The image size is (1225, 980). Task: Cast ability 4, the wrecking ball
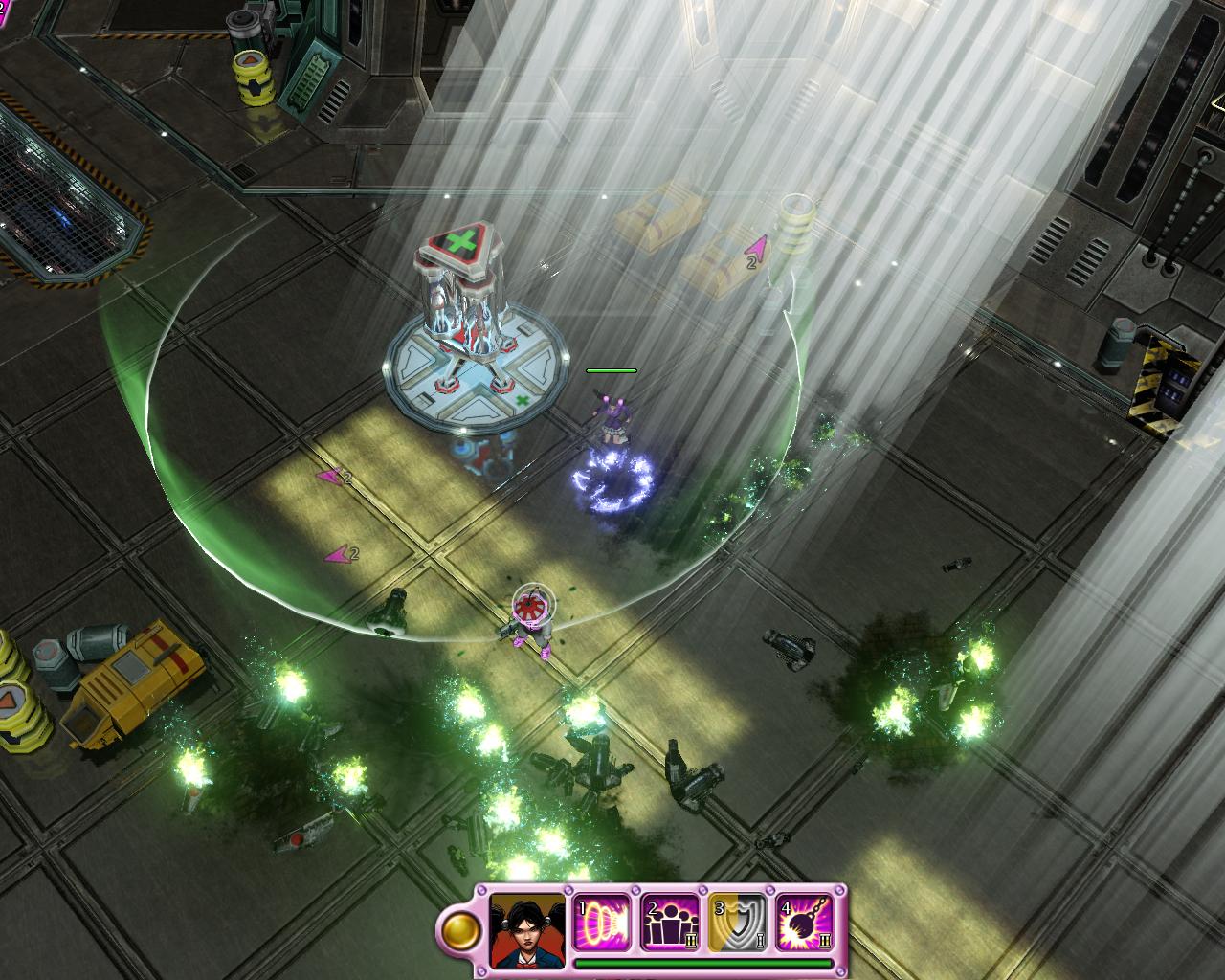coord(804,922)
